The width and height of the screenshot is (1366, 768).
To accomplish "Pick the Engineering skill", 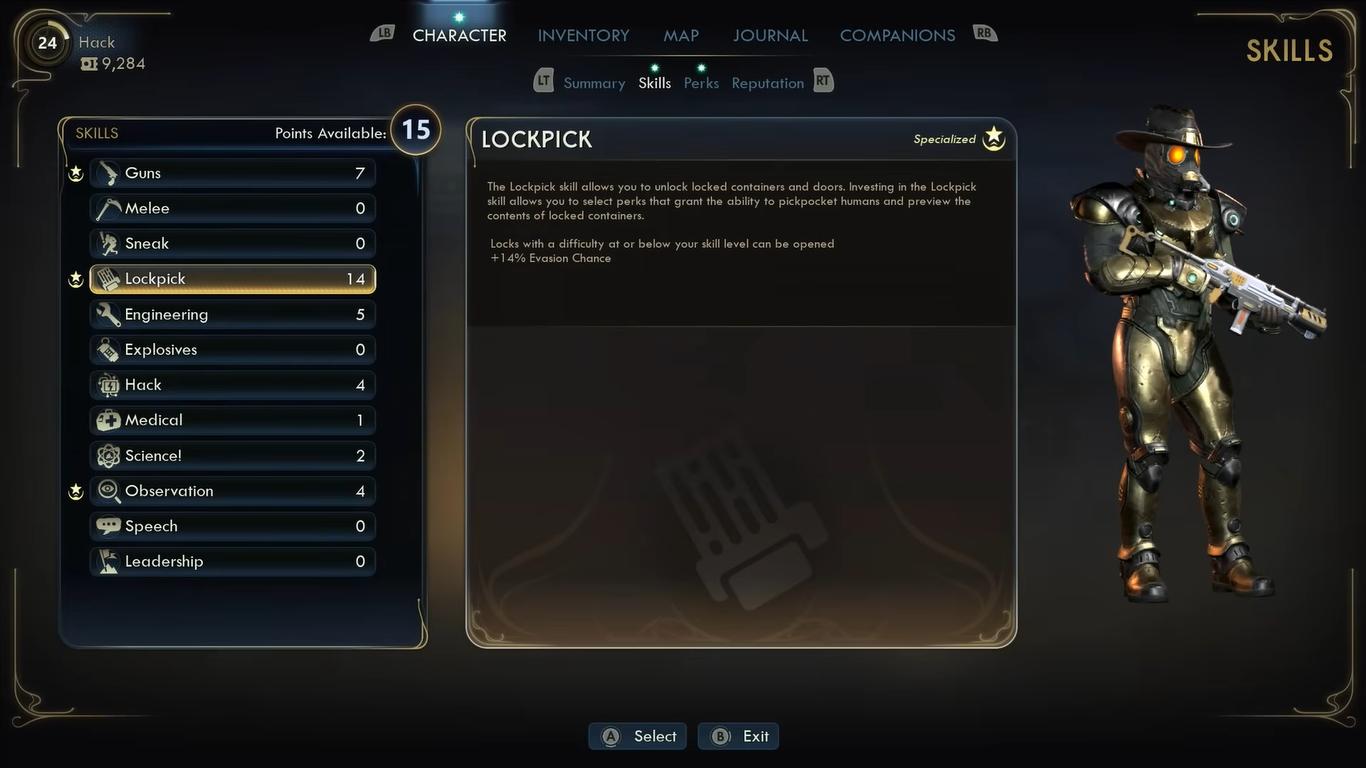I will (x=232, y=315).
